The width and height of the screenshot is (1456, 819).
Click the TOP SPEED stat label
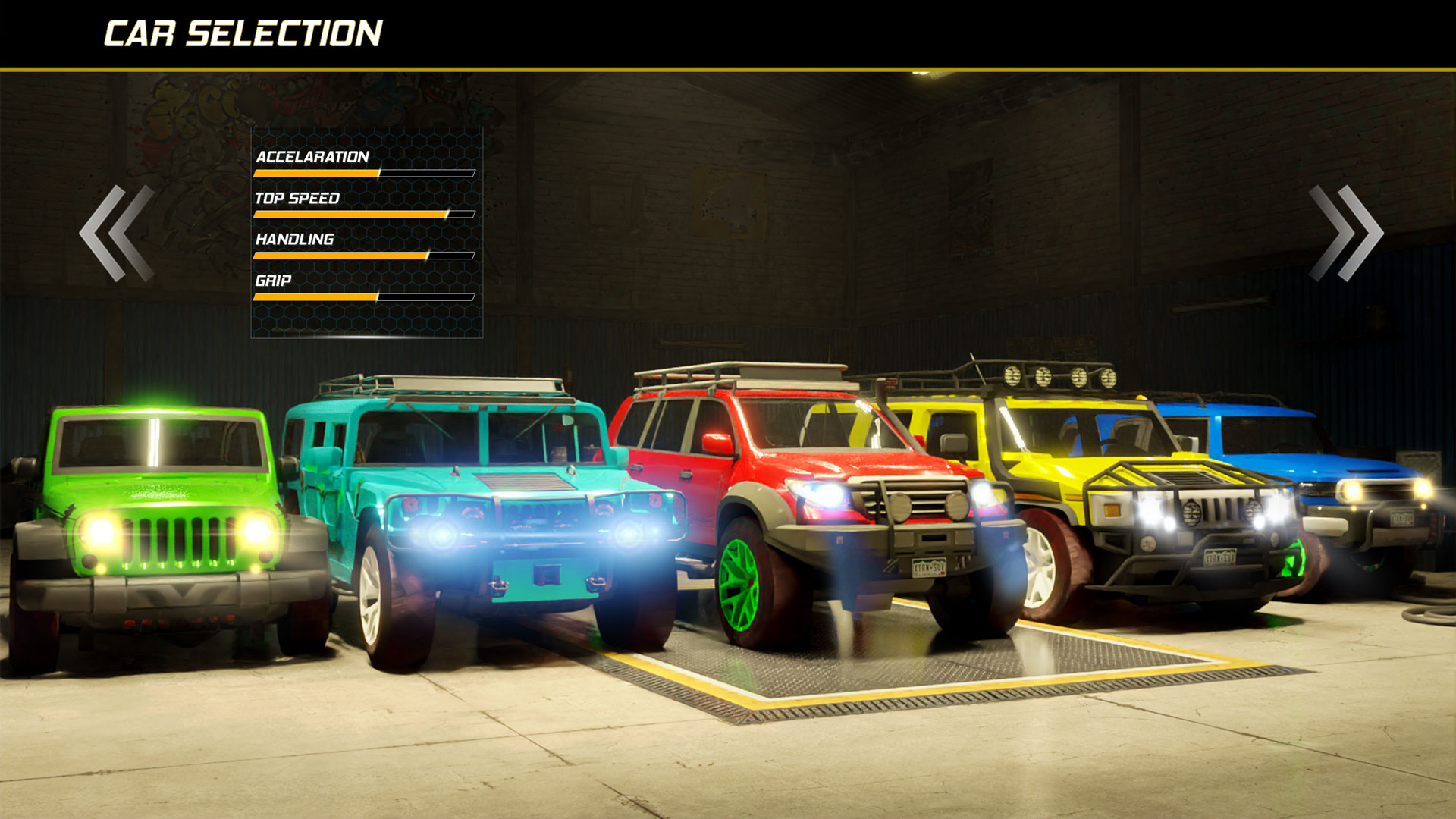click(x=298, y=199)
